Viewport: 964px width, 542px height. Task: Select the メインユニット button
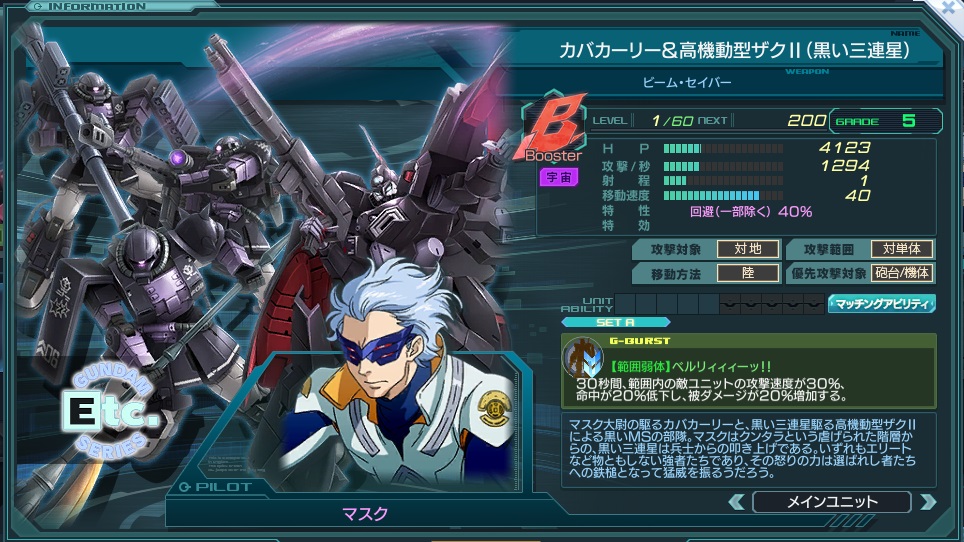tap(832, 502)
